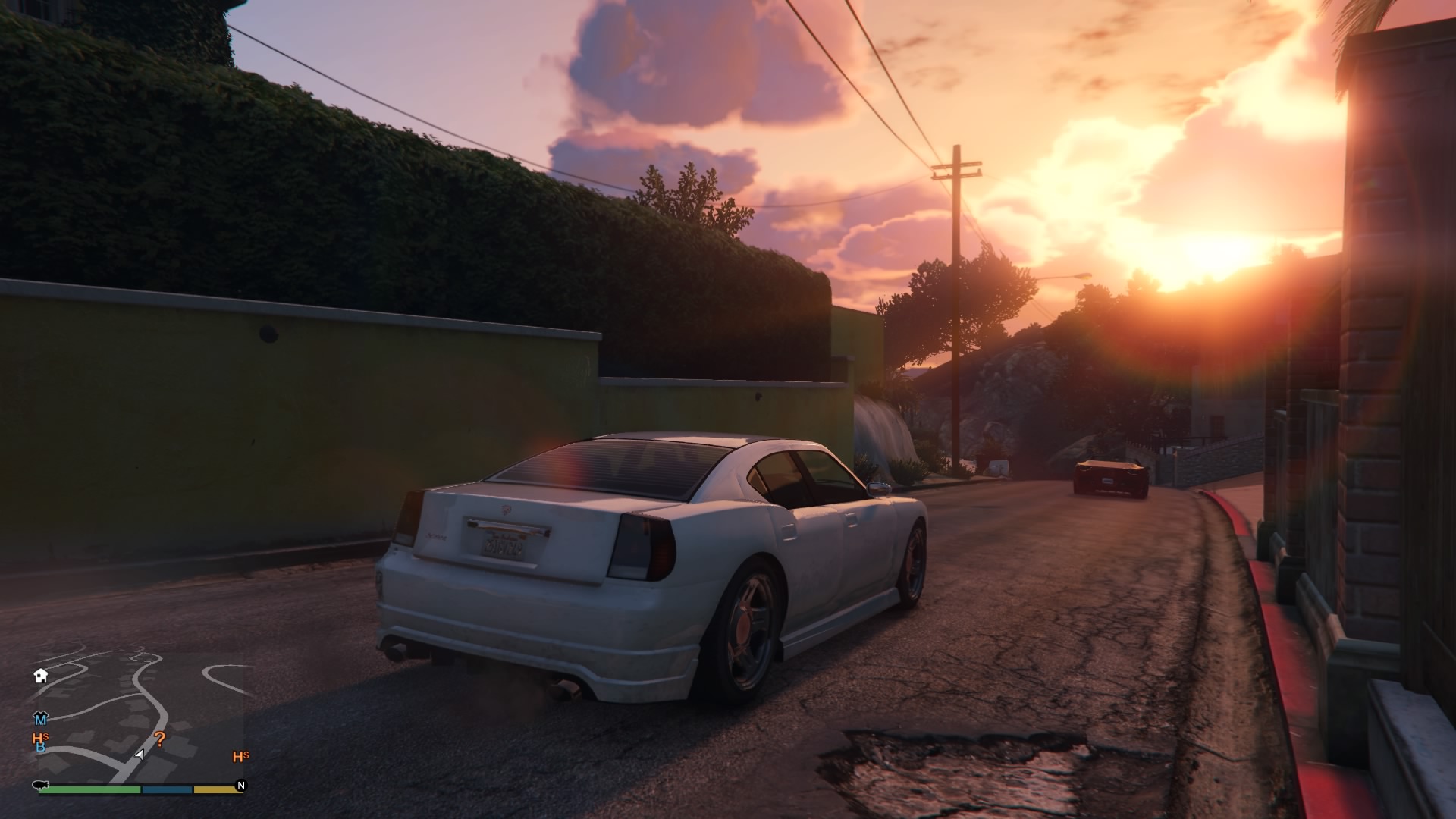Click the blue M mission marker

click(x=40, y=718)
